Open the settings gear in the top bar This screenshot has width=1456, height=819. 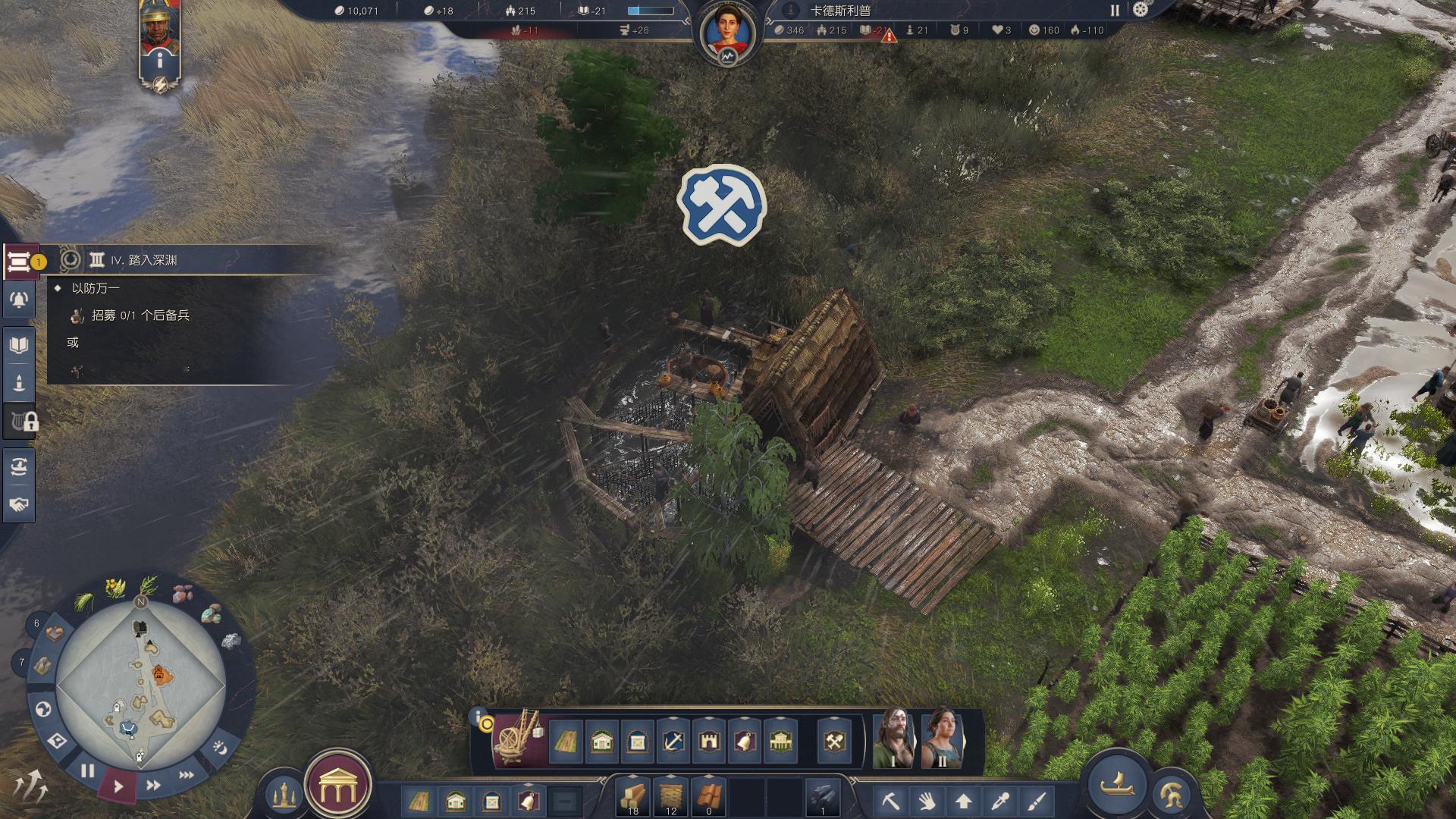click(x=1140, y=10)
